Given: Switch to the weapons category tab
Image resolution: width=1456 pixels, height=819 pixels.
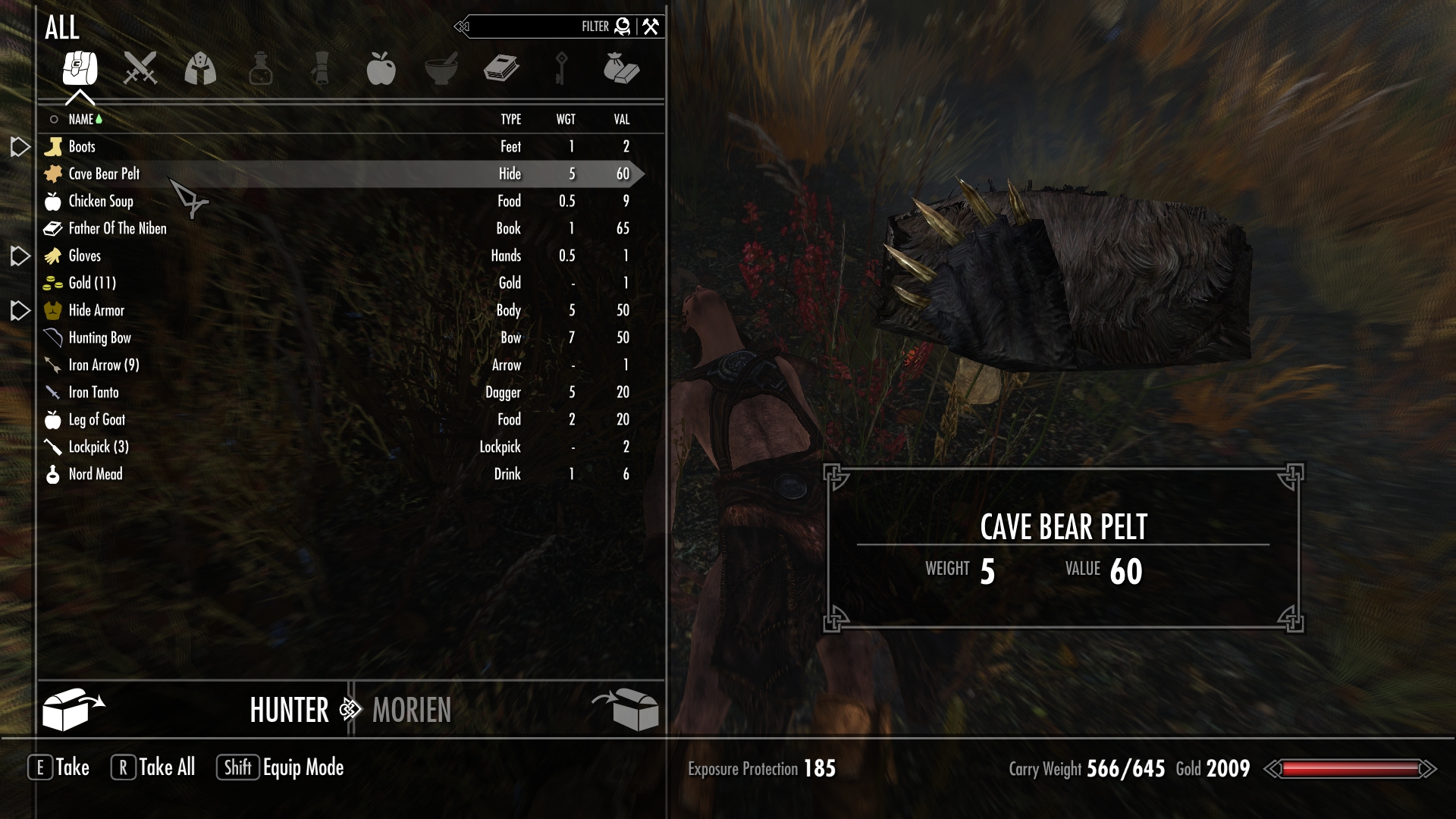Looking at the screenshot, I should pos(140,68).
